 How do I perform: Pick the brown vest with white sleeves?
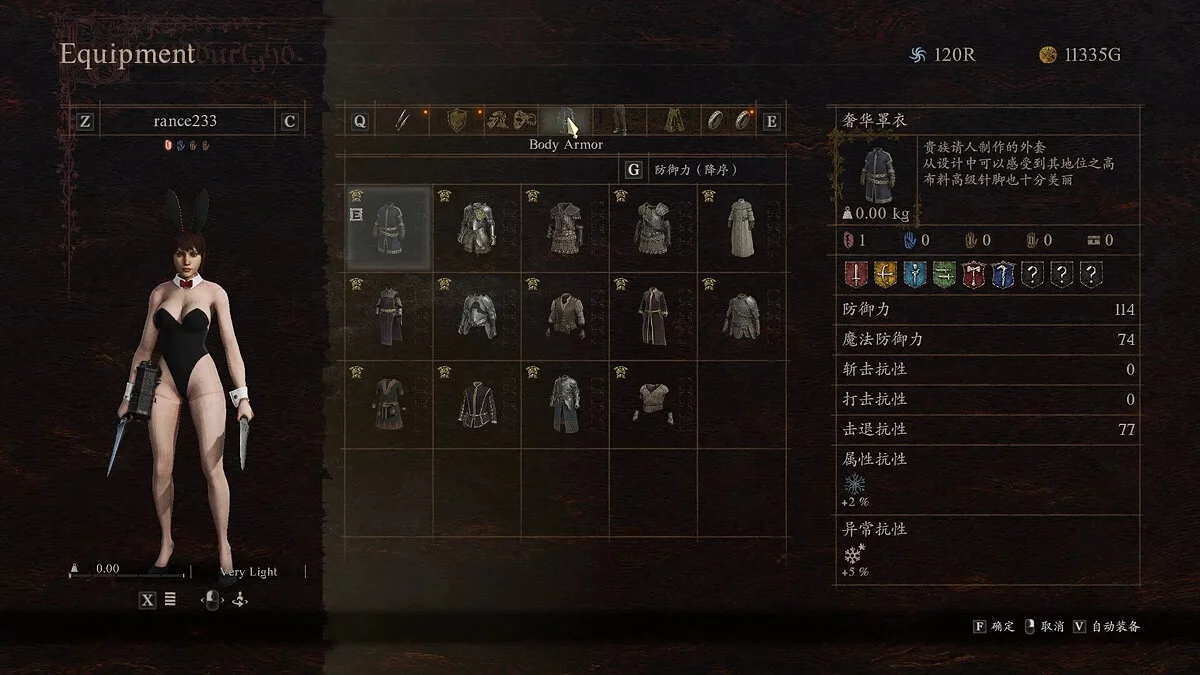coord(565,316)
